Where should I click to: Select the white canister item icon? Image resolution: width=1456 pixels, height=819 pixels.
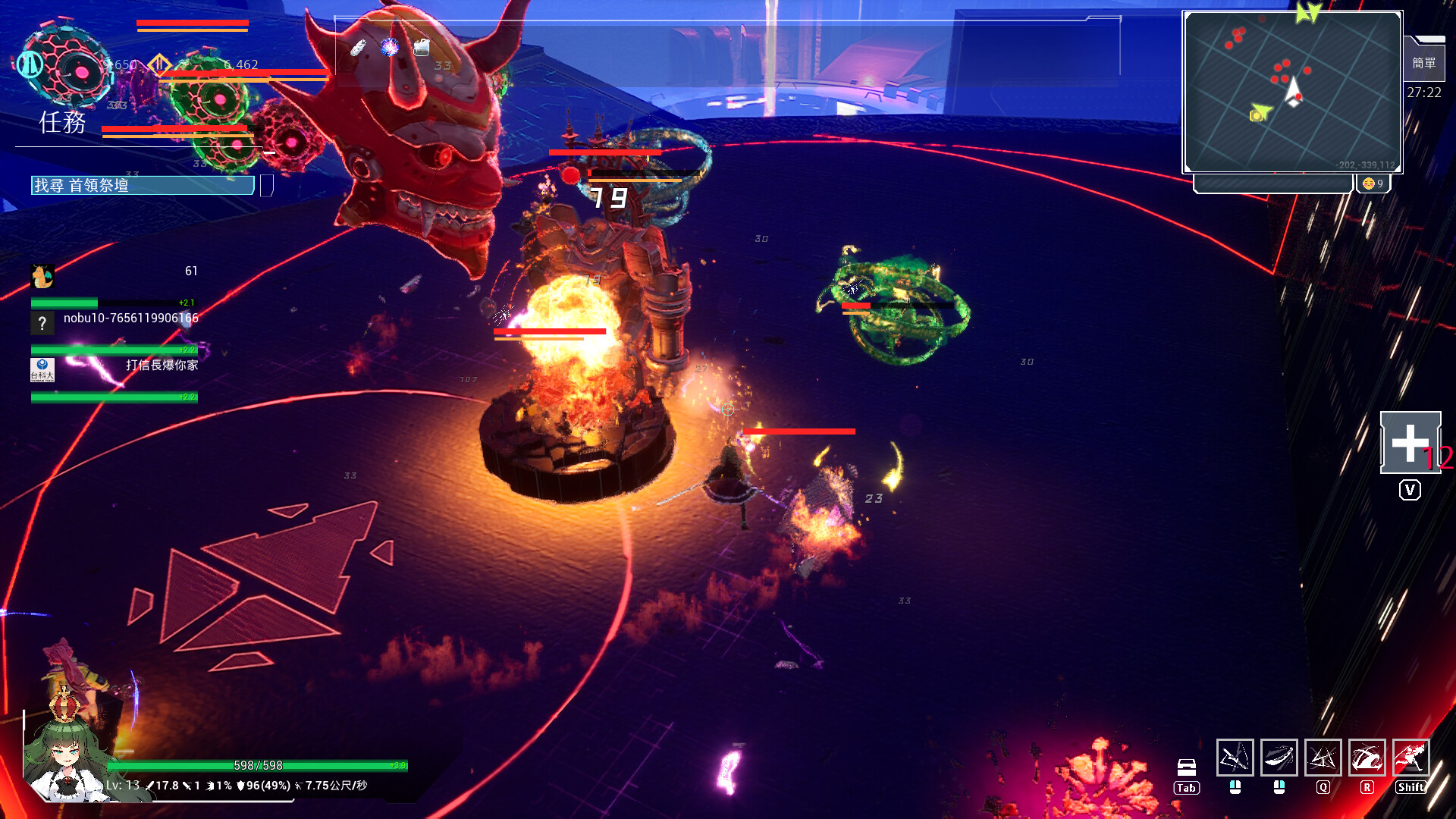pyautogui.click(x=422, y=48)
